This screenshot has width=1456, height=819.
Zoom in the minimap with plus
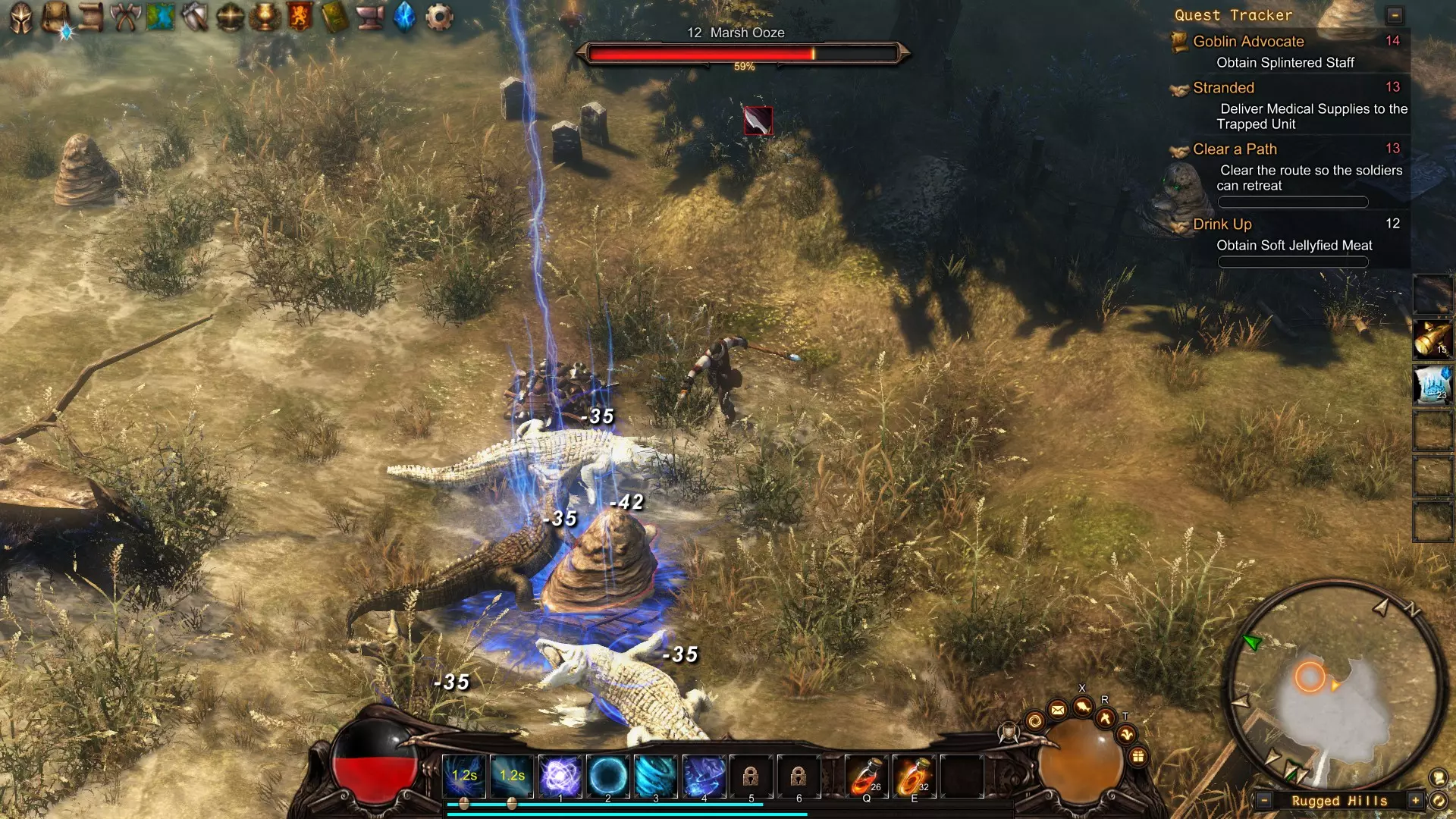point(1415,800)
